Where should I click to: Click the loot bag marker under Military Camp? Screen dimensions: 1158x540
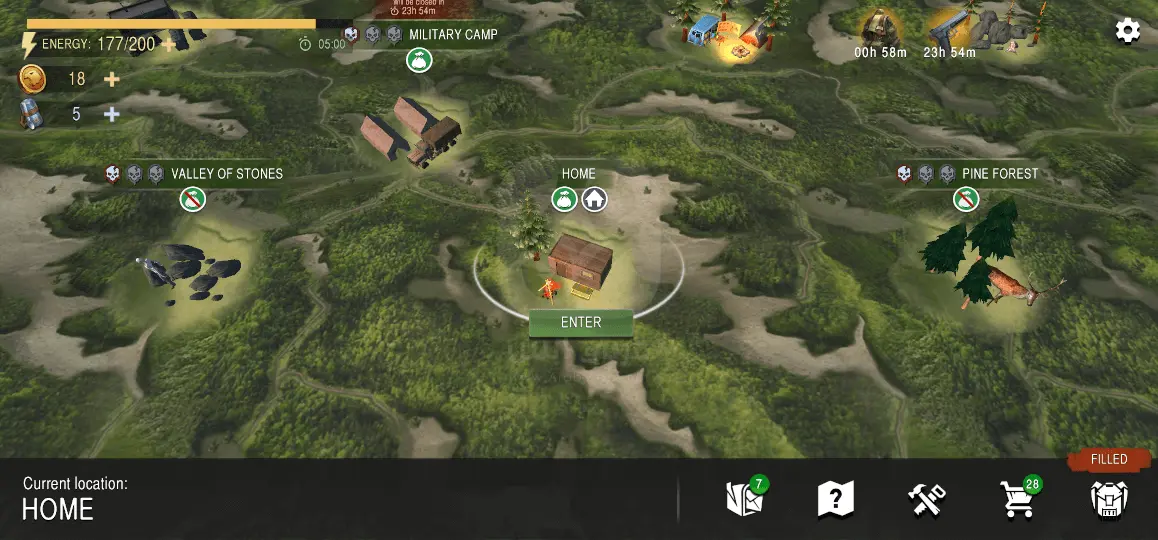coord(419,61)
